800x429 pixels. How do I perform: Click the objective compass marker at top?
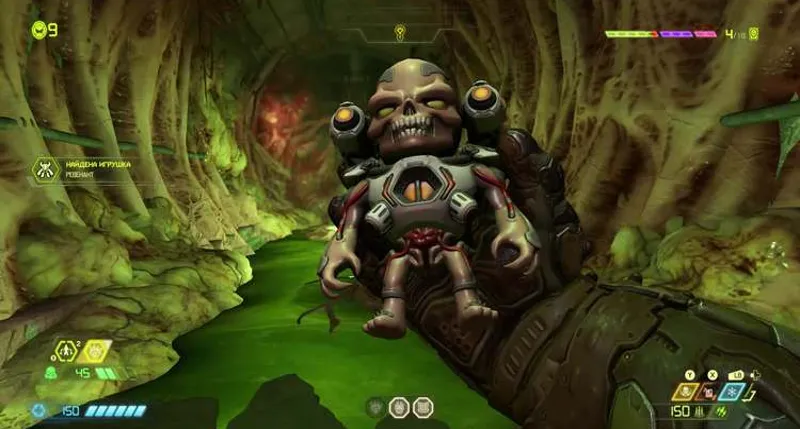point(400,32)
